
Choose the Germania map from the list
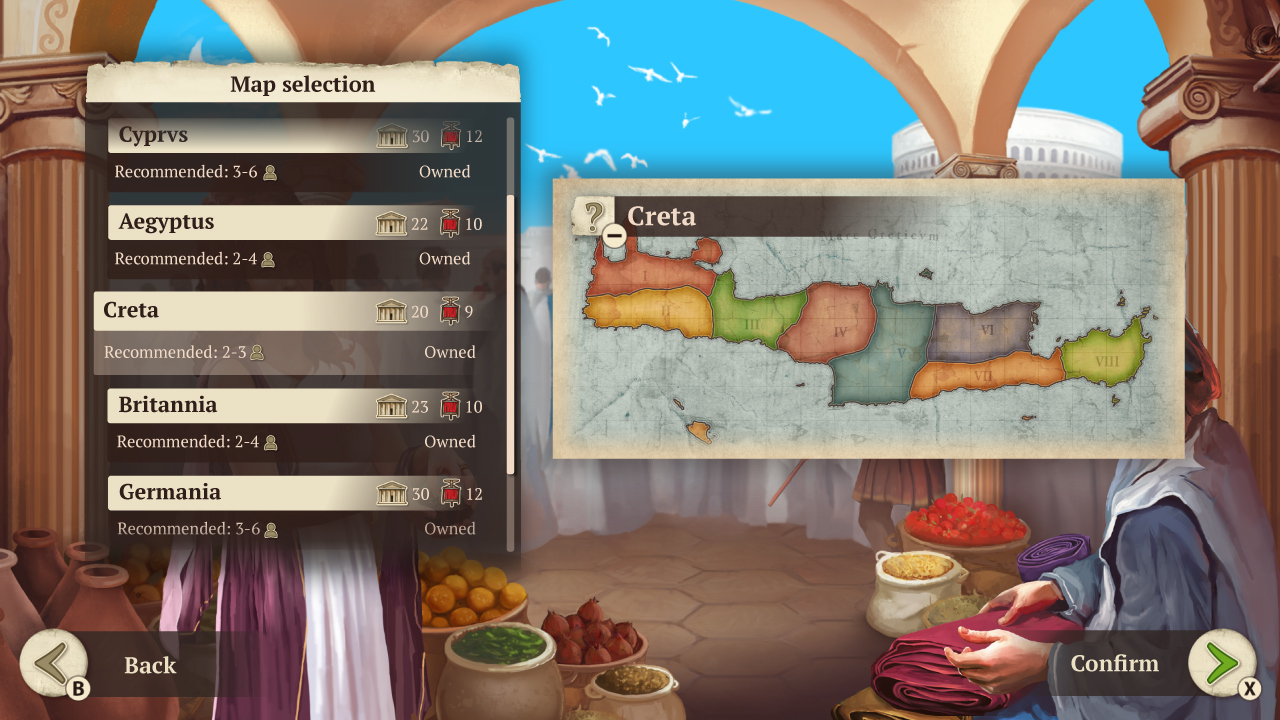coord(250,492)
